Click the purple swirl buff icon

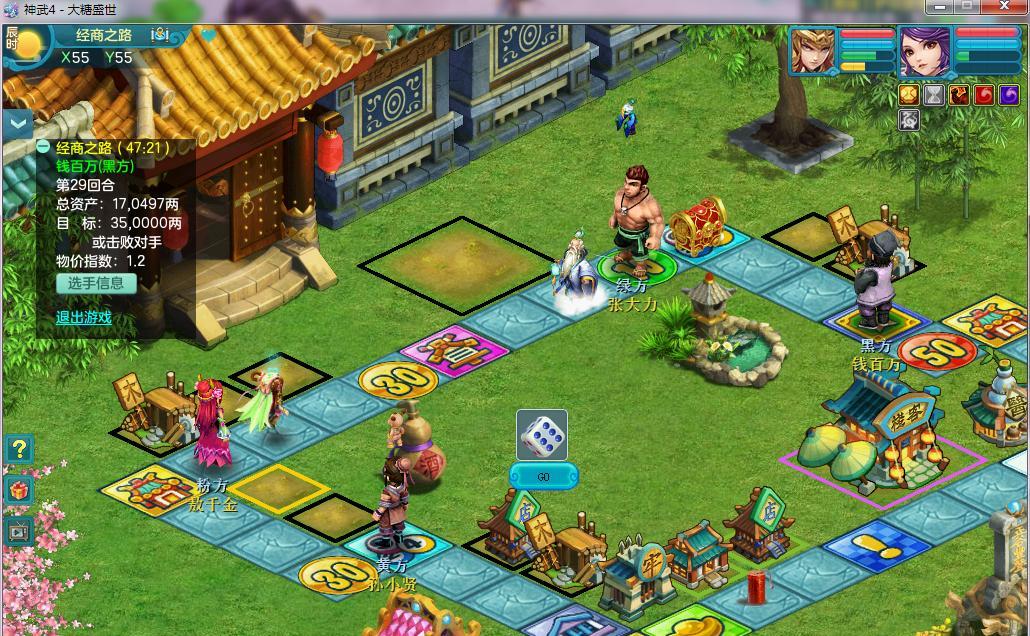1010,95
